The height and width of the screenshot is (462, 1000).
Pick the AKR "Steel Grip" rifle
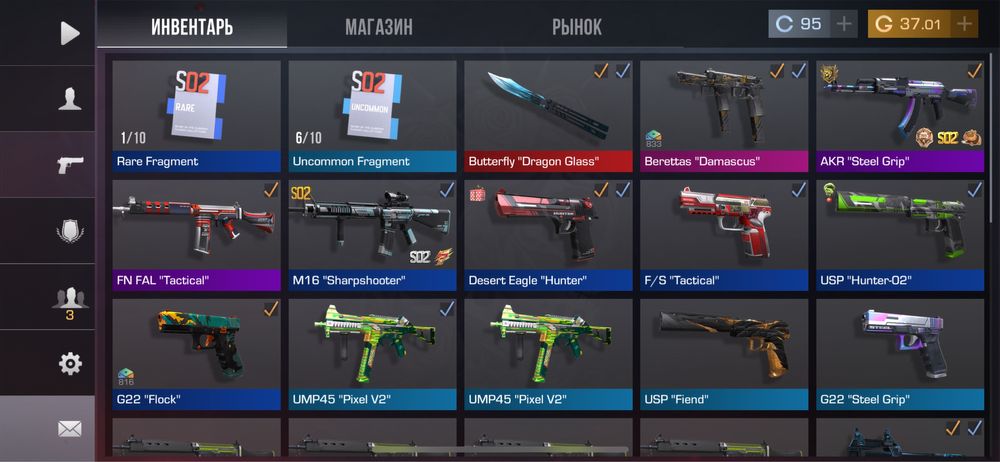tap(899, 115)
